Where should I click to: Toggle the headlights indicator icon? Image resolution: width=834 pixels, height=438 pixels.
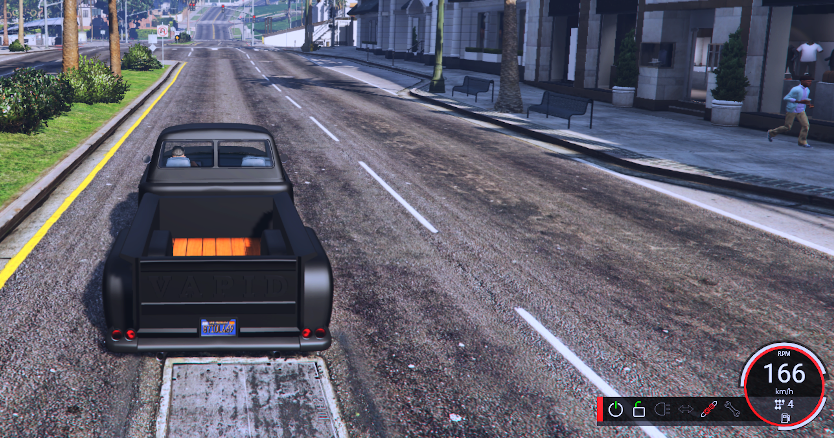coord(661,409)
